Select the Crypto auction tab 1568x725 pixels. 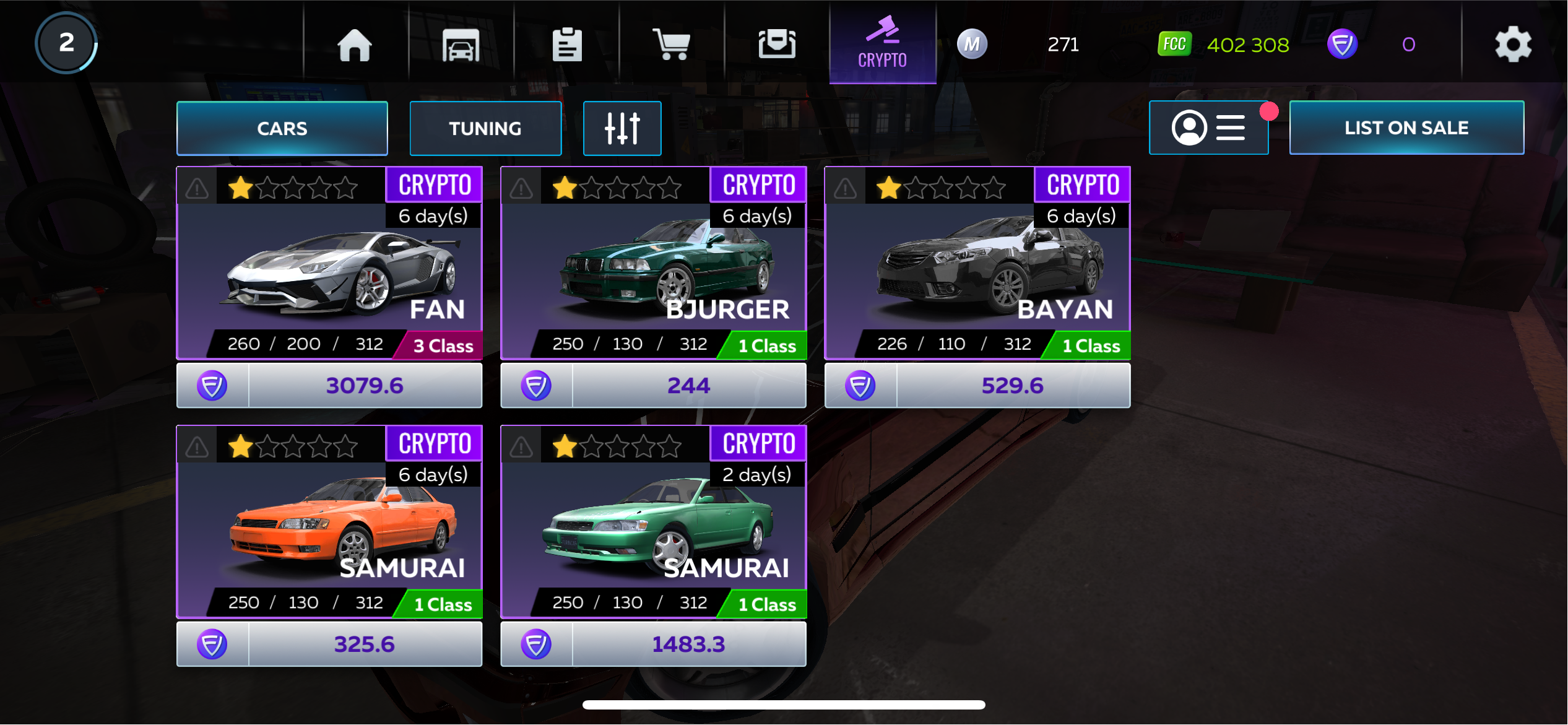[882, 43]
